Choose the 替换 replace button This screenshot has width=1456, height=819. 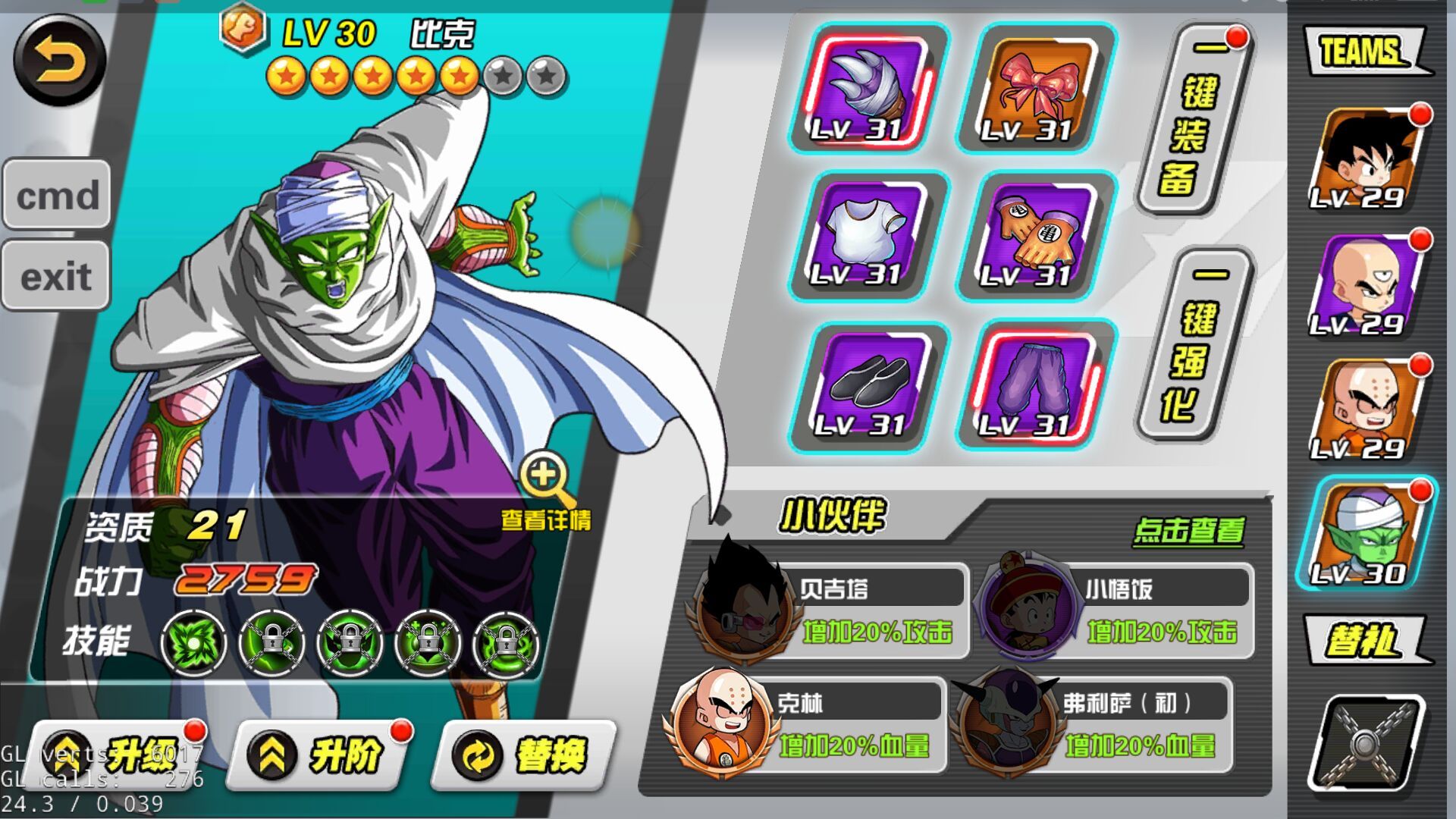click(525, 755)
